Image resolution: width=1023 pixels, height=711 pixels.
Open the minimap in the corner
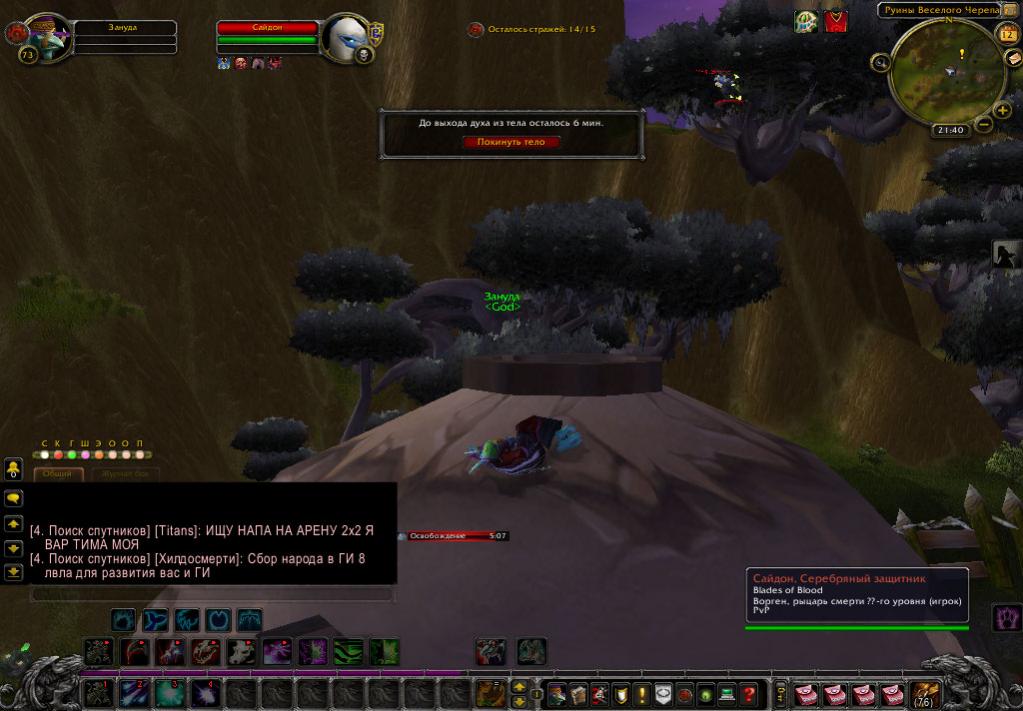tap(946, 70)
